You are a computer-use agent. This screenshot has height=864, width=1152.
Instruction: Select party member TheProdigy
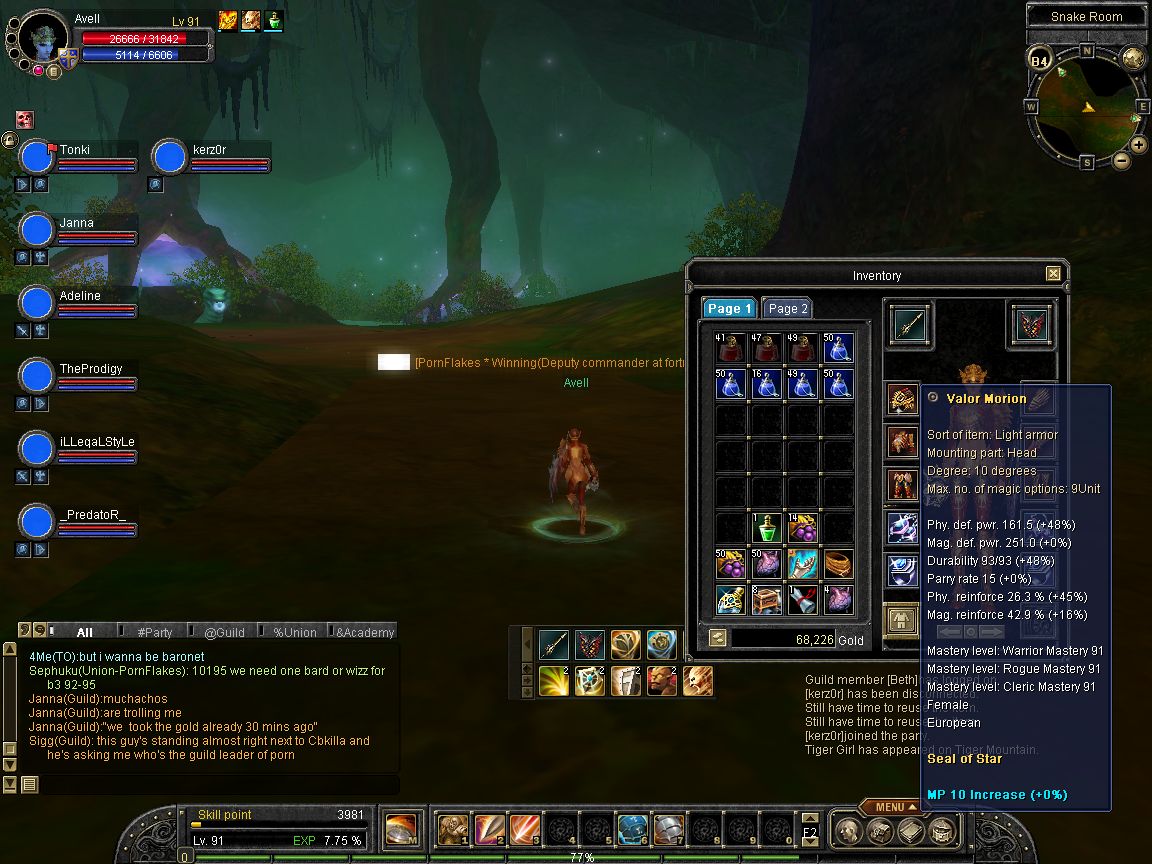91,369
